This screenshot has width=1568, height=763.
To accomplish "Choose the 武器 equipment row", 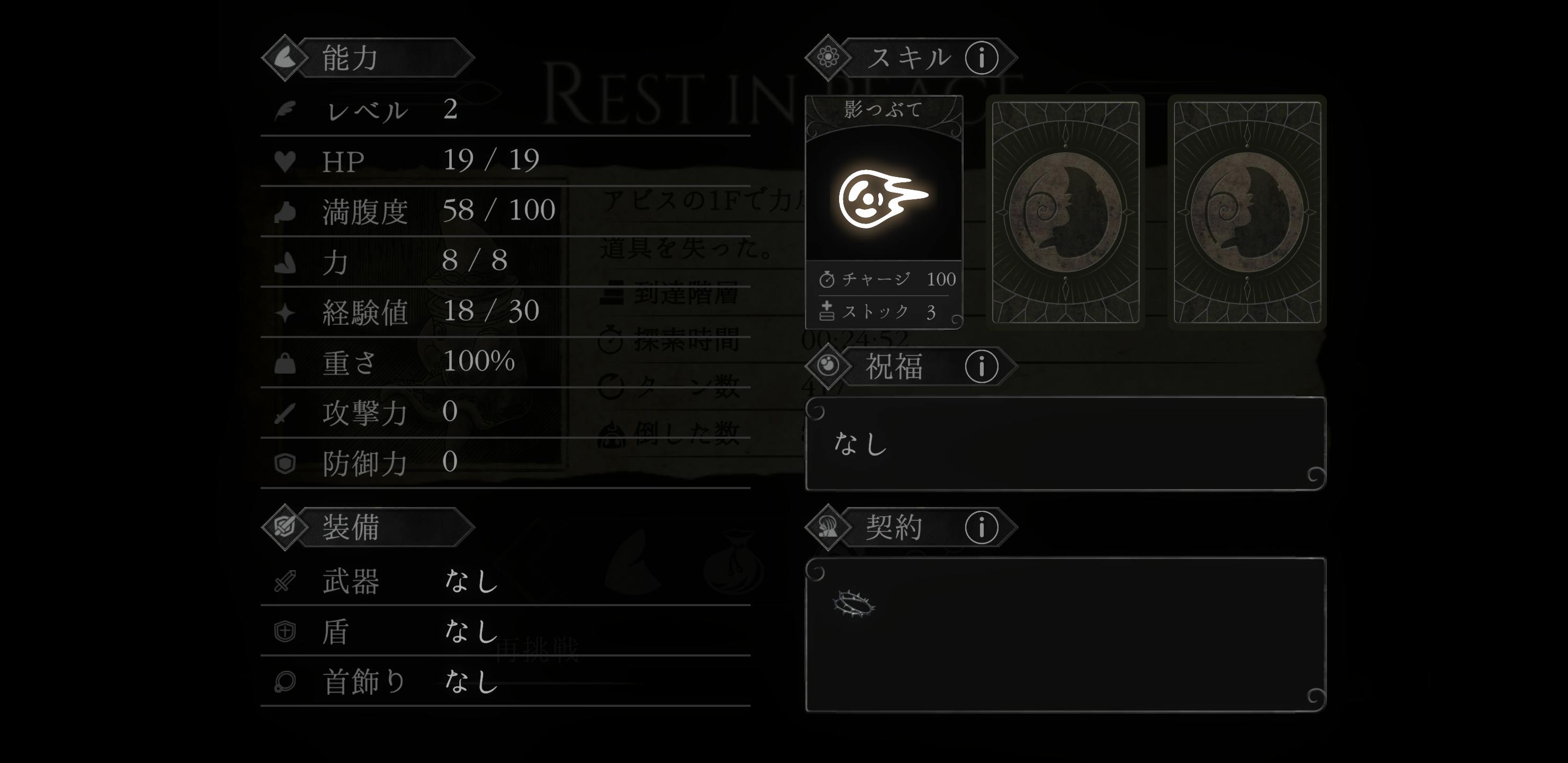I will [x=505, y=580].
